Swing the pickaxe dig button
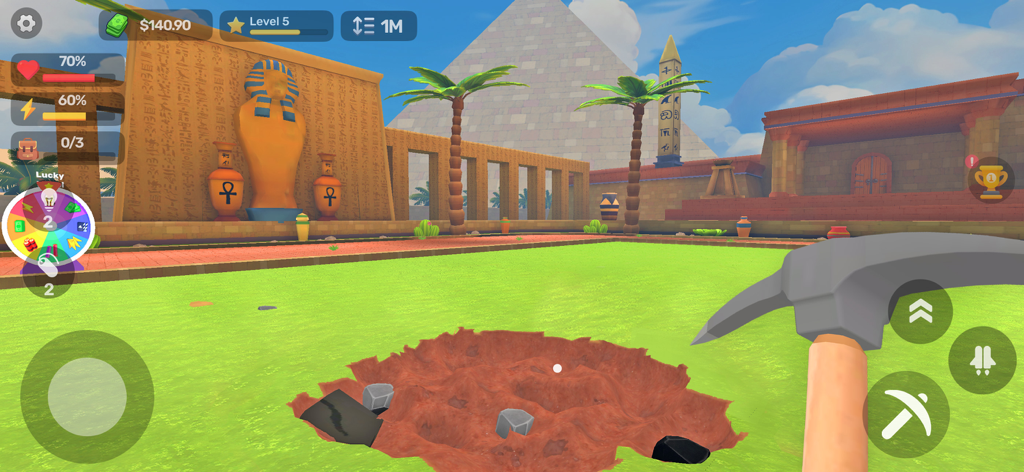 906,413
